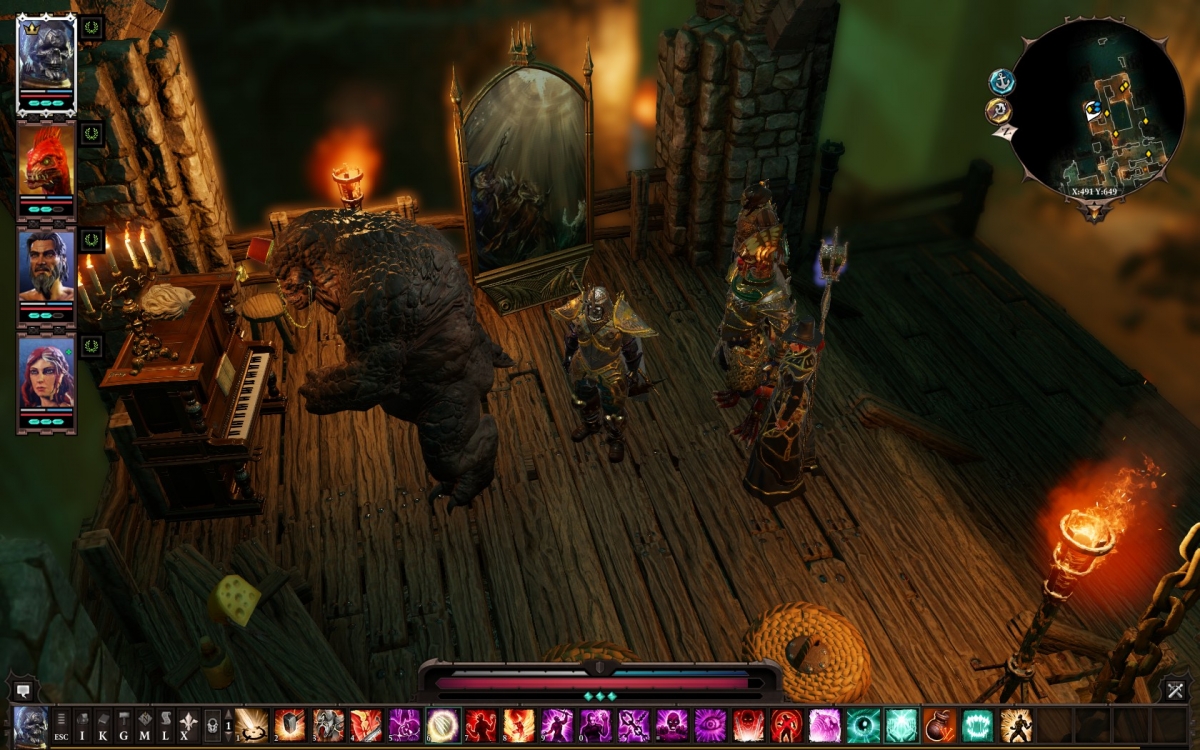
Task: Click the blue anchor waypoint button
Action: (x=1001, y=82)
